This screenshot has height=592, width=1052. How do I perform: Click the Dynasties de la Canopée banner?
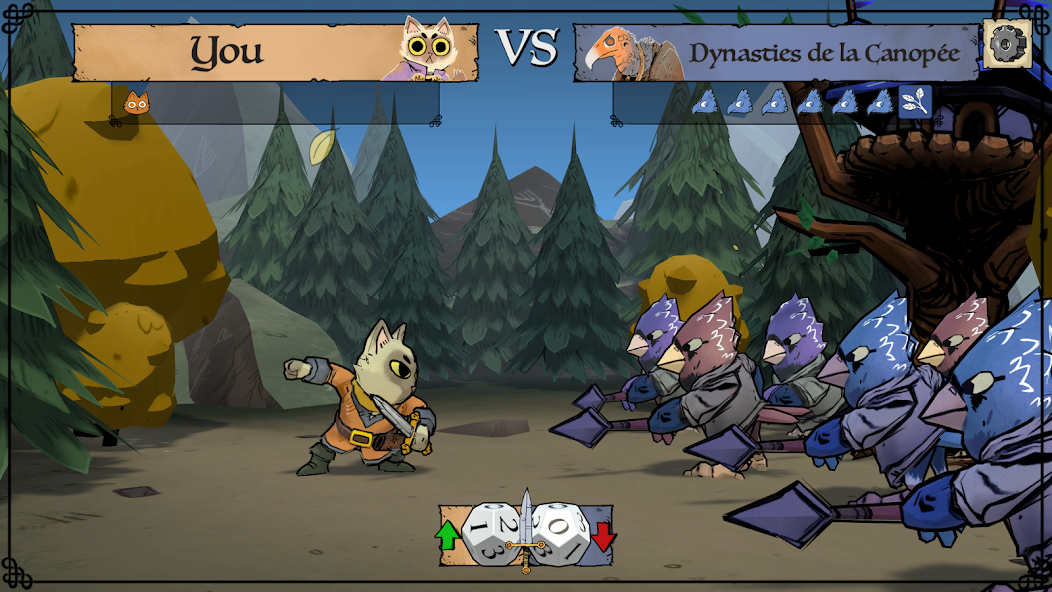click(x=823, y=53)
